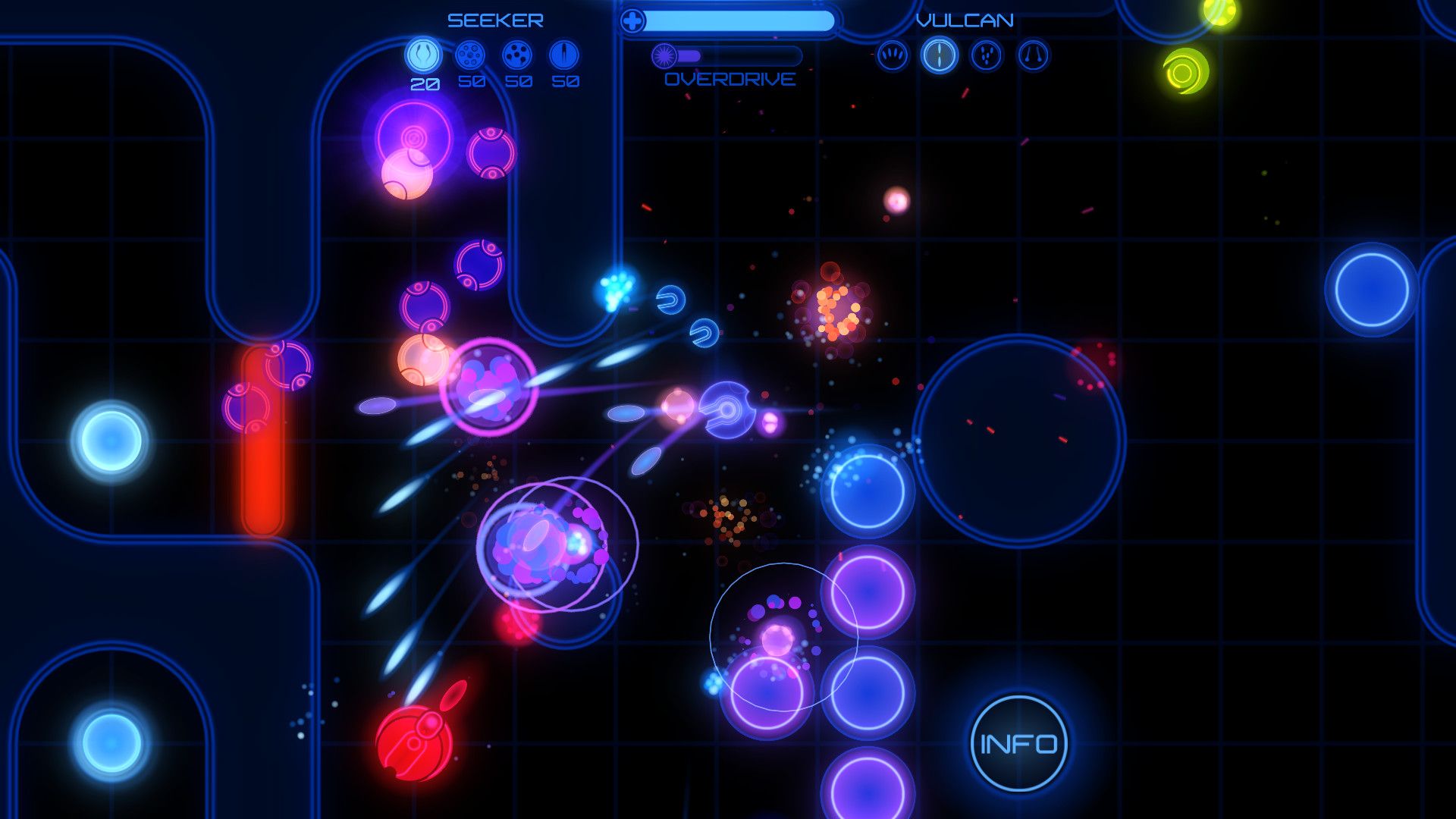Choose the scatter-burst Vulcan ammo icon
The image size is (1456, 819).
[986, 55]
